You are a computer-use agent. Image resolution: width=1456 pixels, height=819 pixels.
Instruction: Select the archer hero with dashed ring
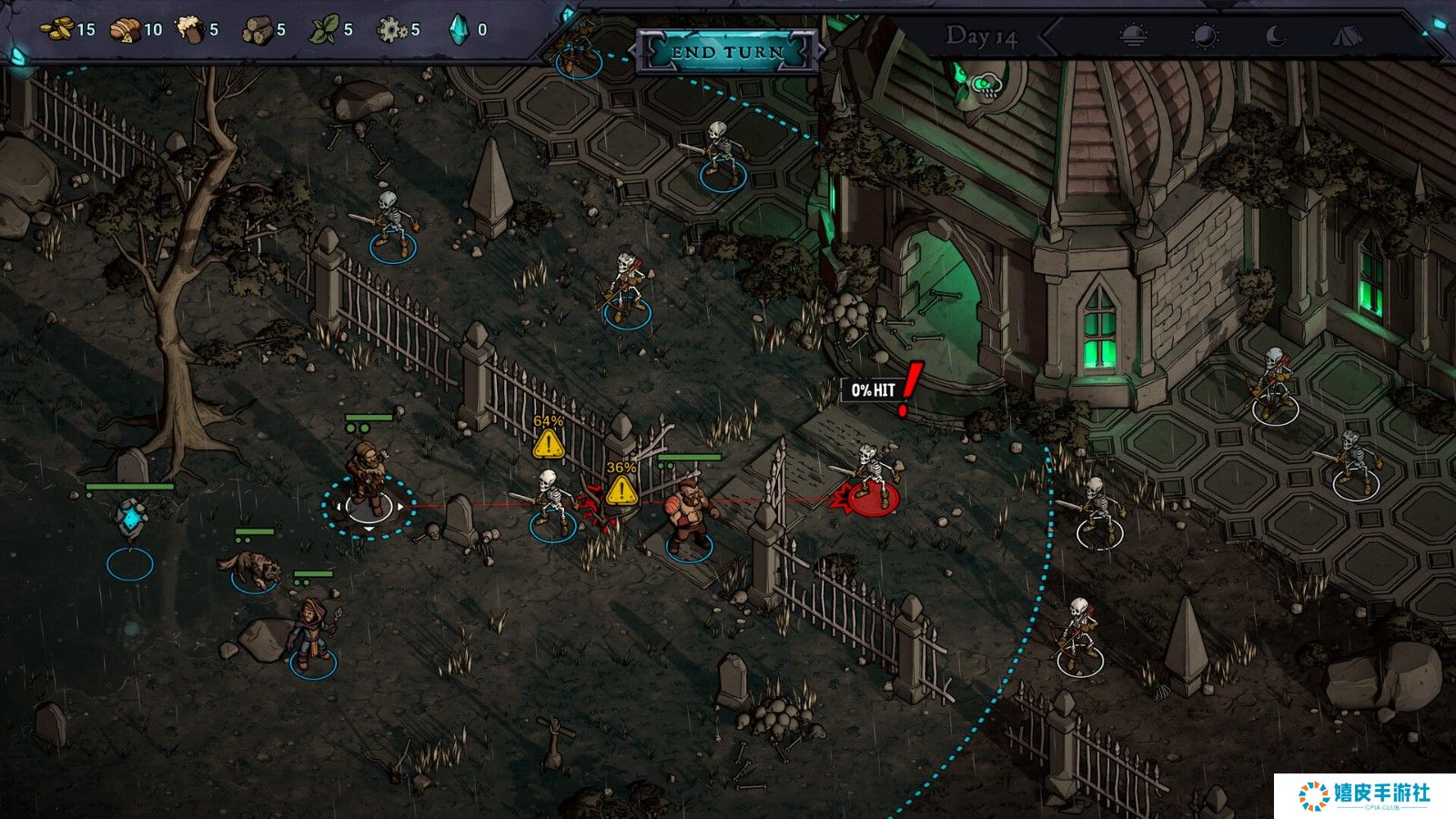[x=368, y=480]
